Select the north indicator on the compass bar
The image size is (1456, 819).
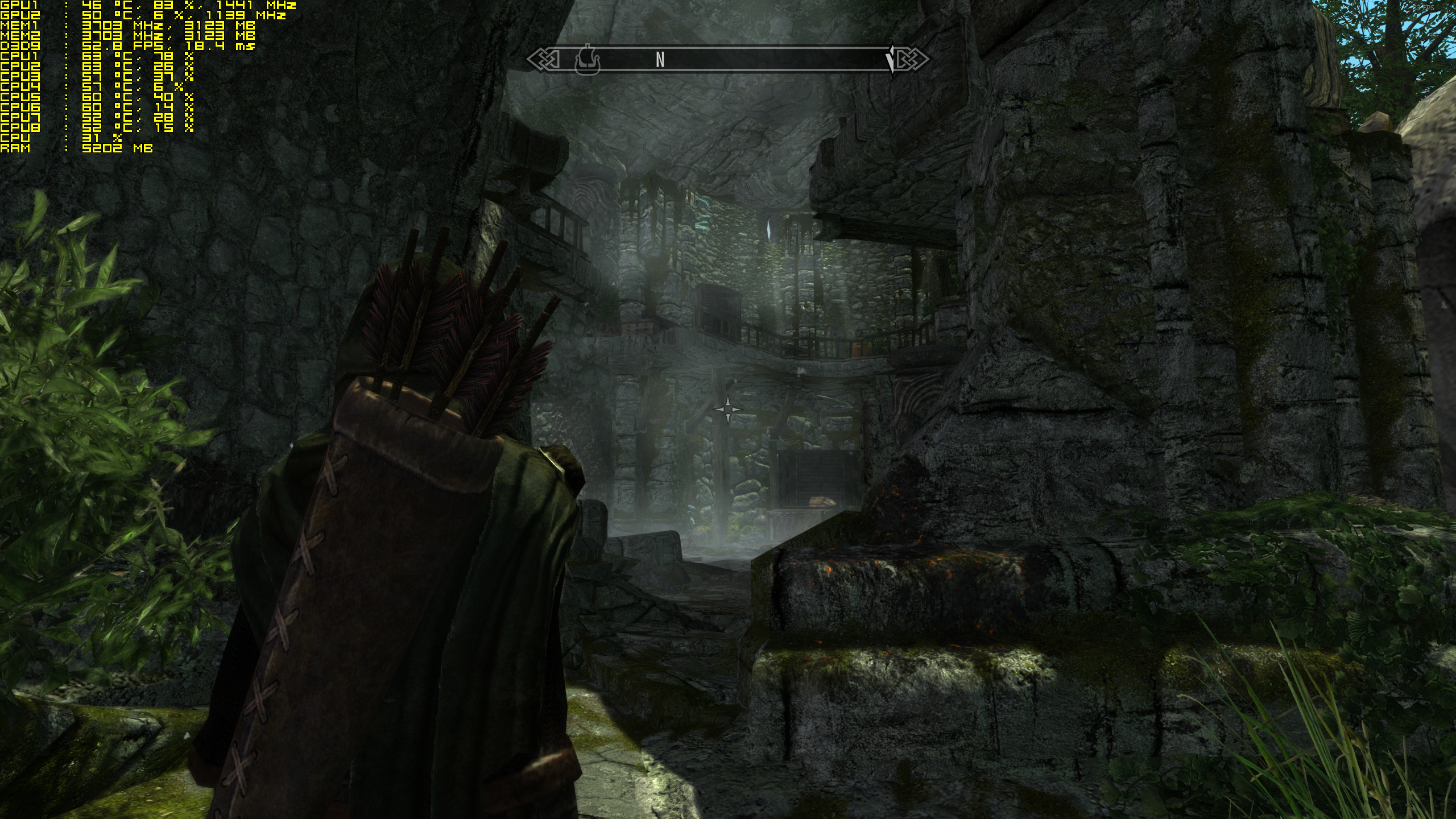660,60
